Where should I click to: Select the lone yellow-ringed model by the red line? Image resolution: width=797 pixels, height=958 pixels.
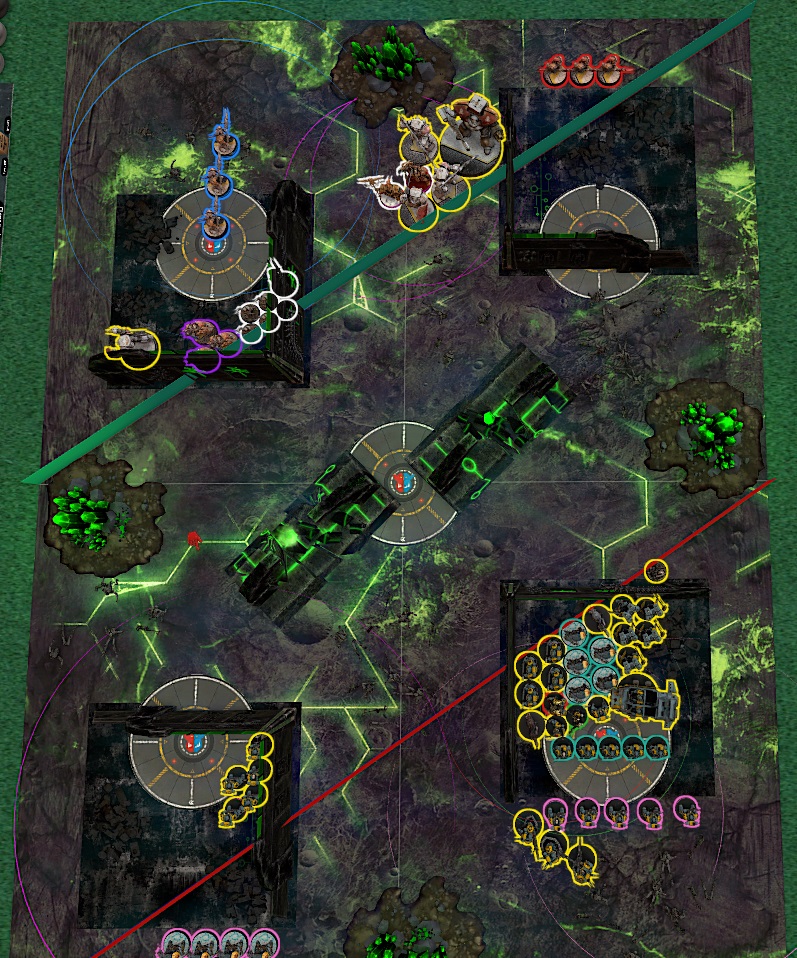(656, 571)
